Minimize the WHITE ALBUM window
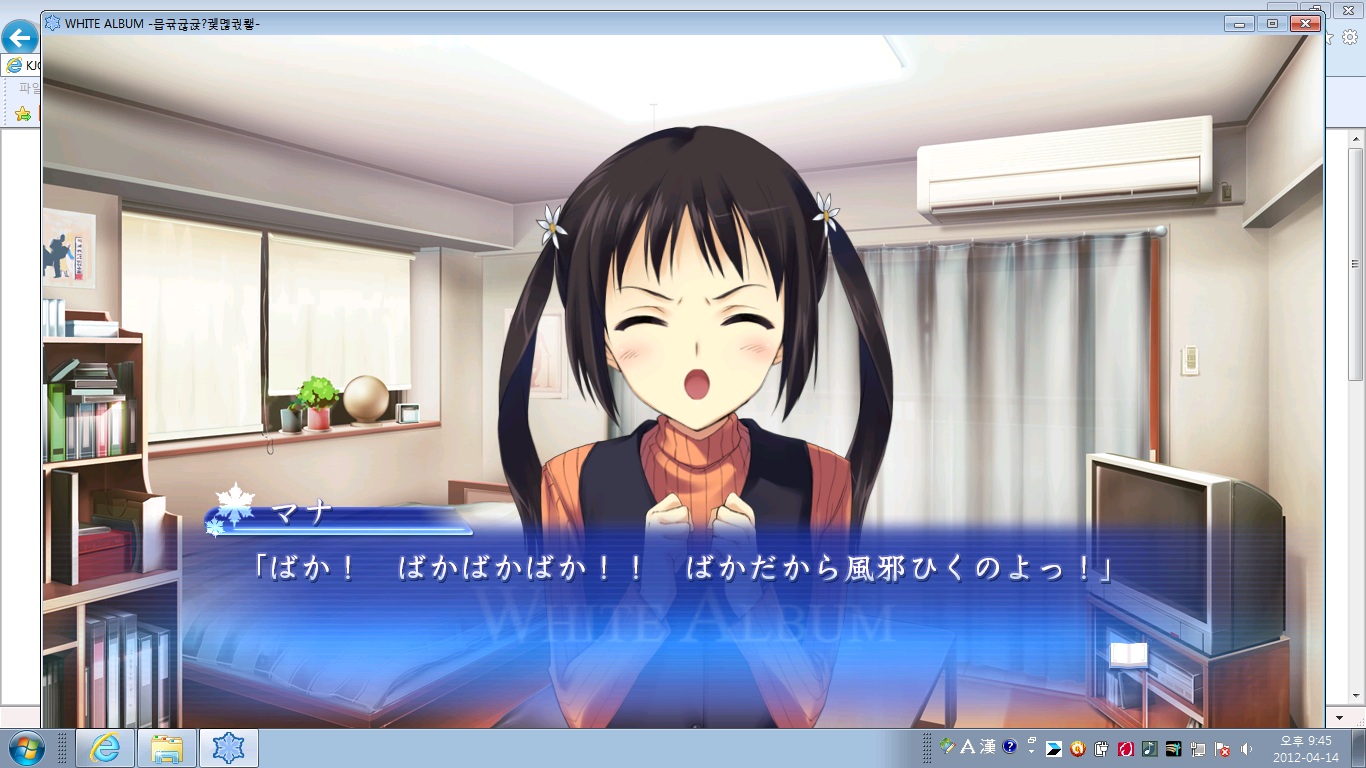The height and width of the screenshot is (768, 1366). pos(1240,23)
